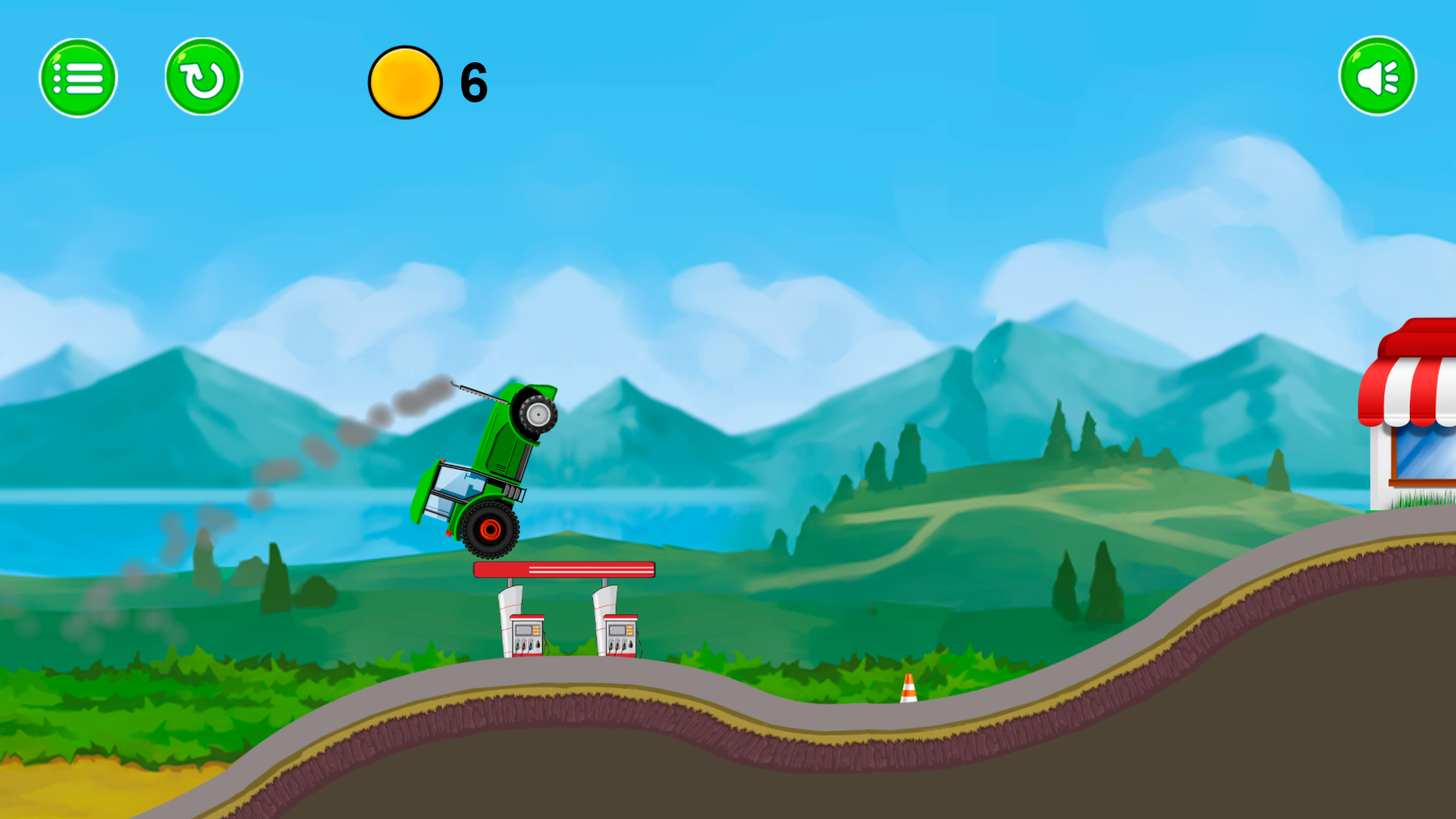The height and width of the screenshot is (819, 1456).
Task: Click the left gas pump on the ground
Action: tap(529, 637)
